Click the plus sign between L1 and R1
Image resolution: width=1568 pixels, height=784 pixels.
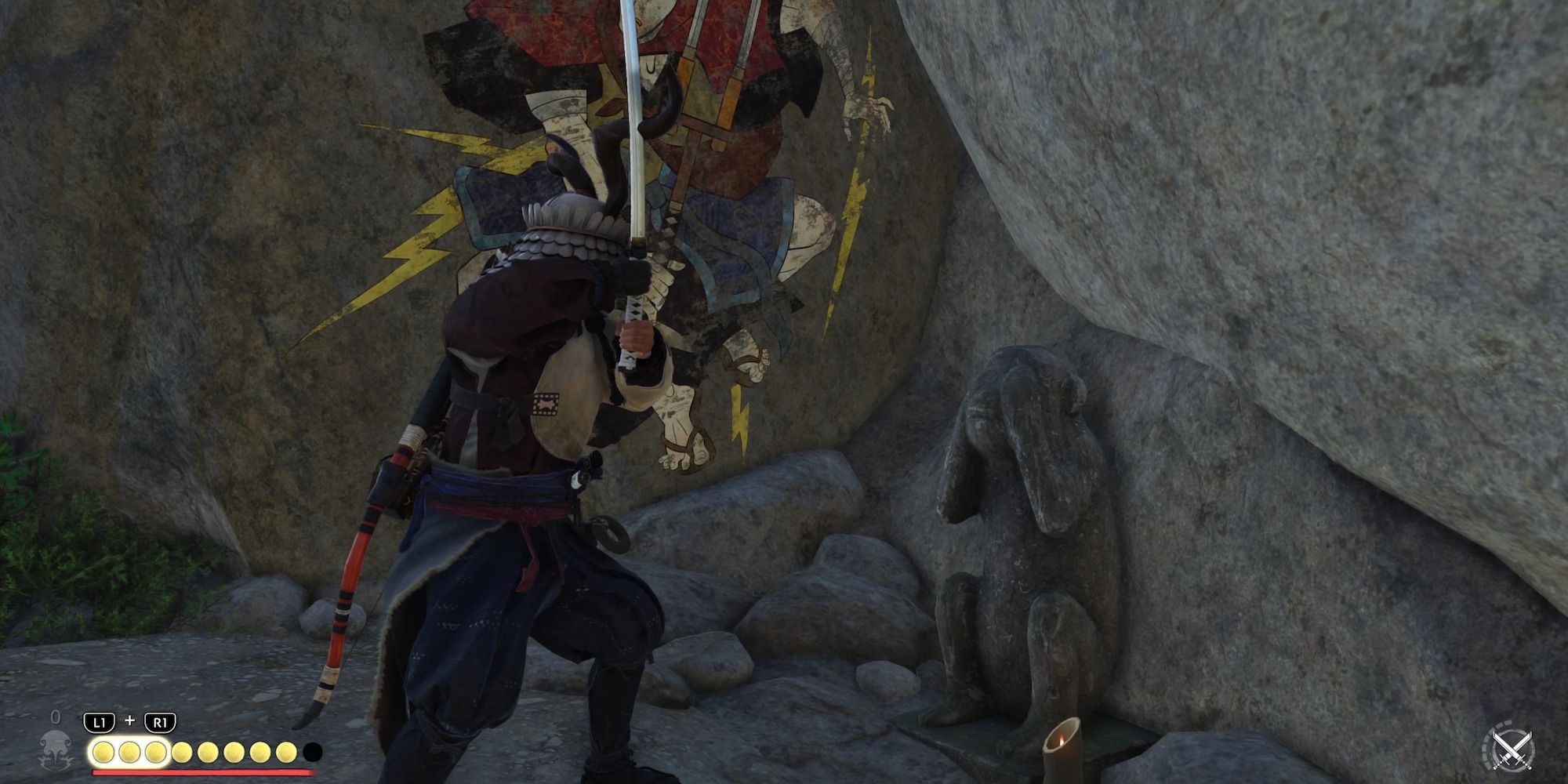(x=130, y=720)
